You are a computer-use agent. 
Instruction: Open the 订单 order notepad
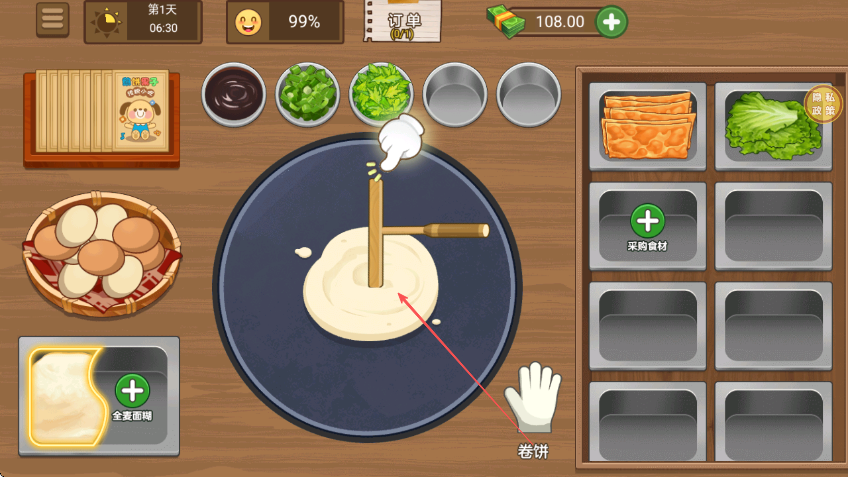402,21
